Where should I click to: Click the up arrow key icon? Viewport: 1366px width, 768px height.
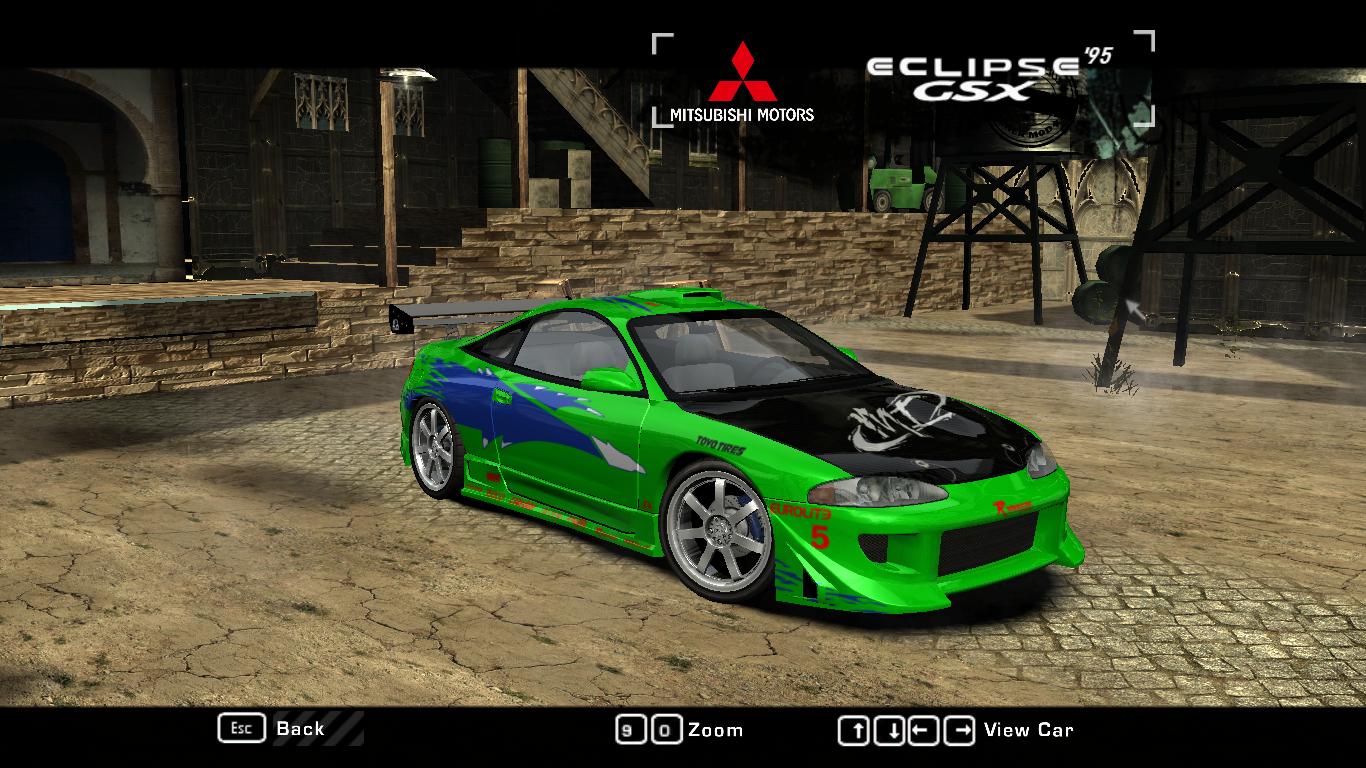click(855, 729)
